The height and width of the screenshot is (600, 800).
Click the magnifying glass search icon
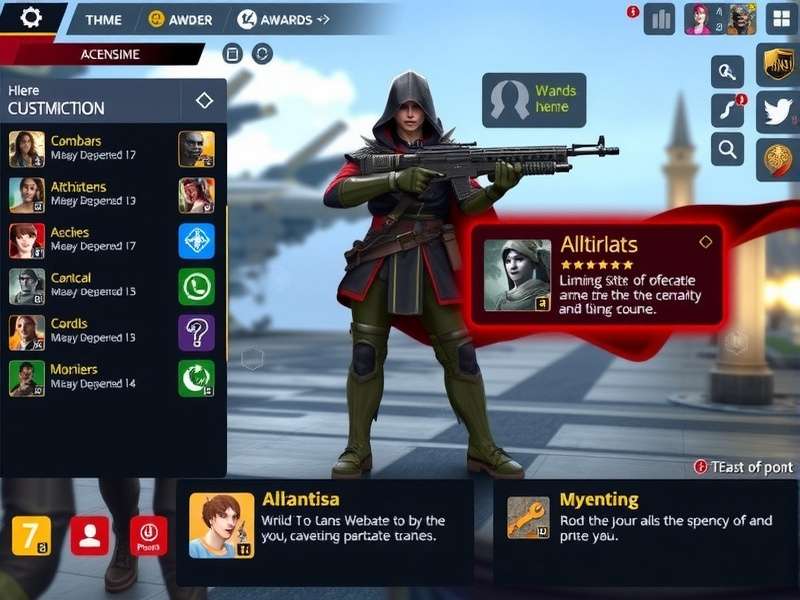(727, 150)
